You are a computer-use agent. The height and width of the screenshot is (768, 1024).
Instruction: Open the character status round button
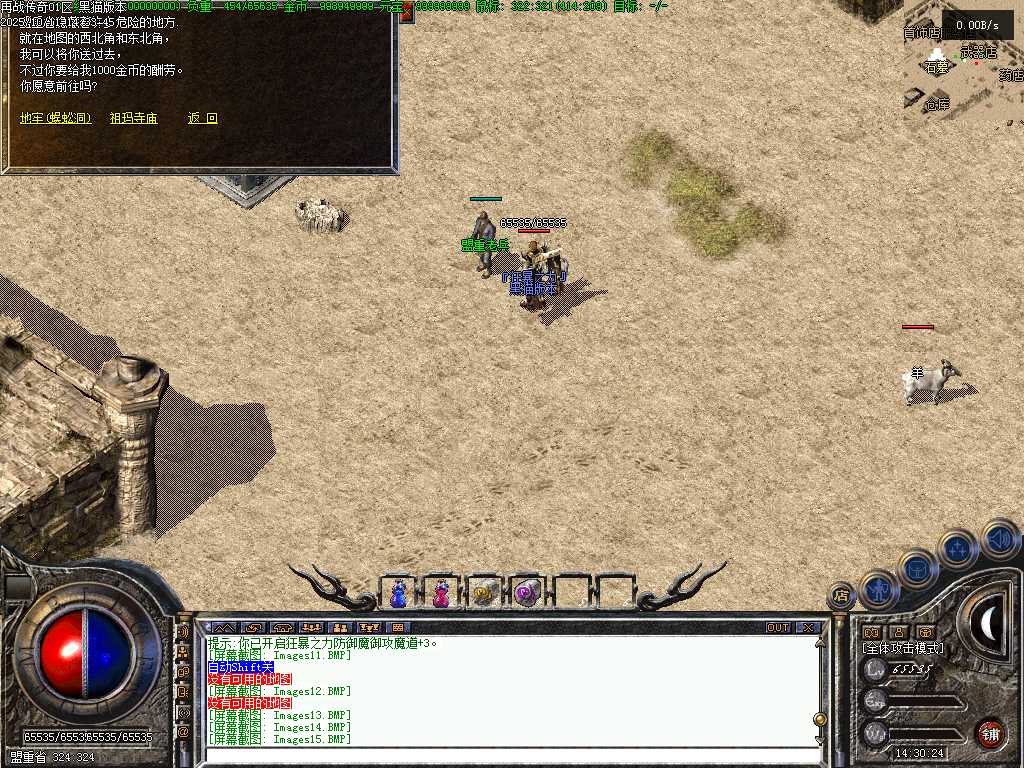pos(879,590)
